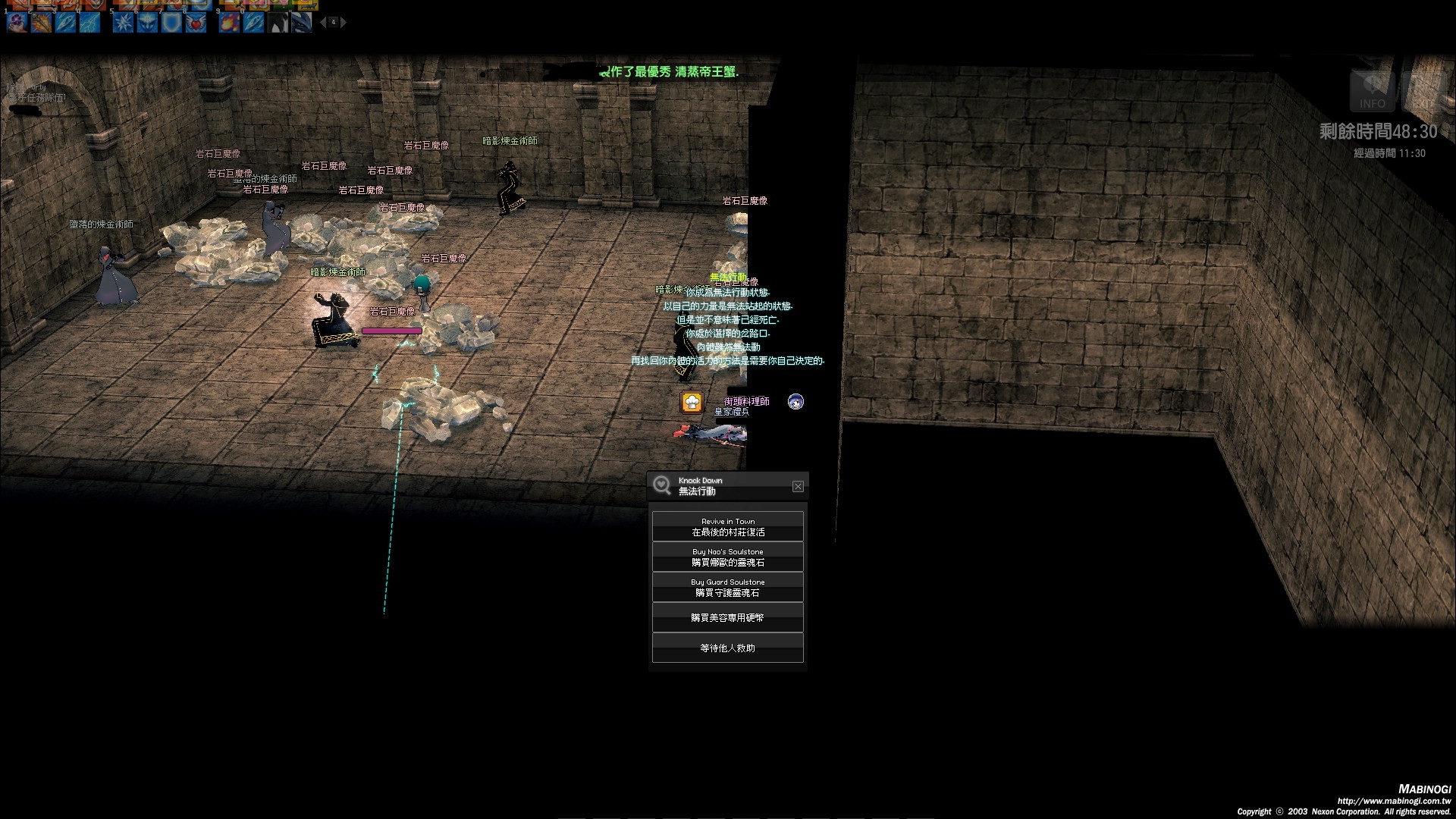Activate the blue face skill in slot 6
1456x819 pixels.
pyautogui.click(x=147, y=23)
